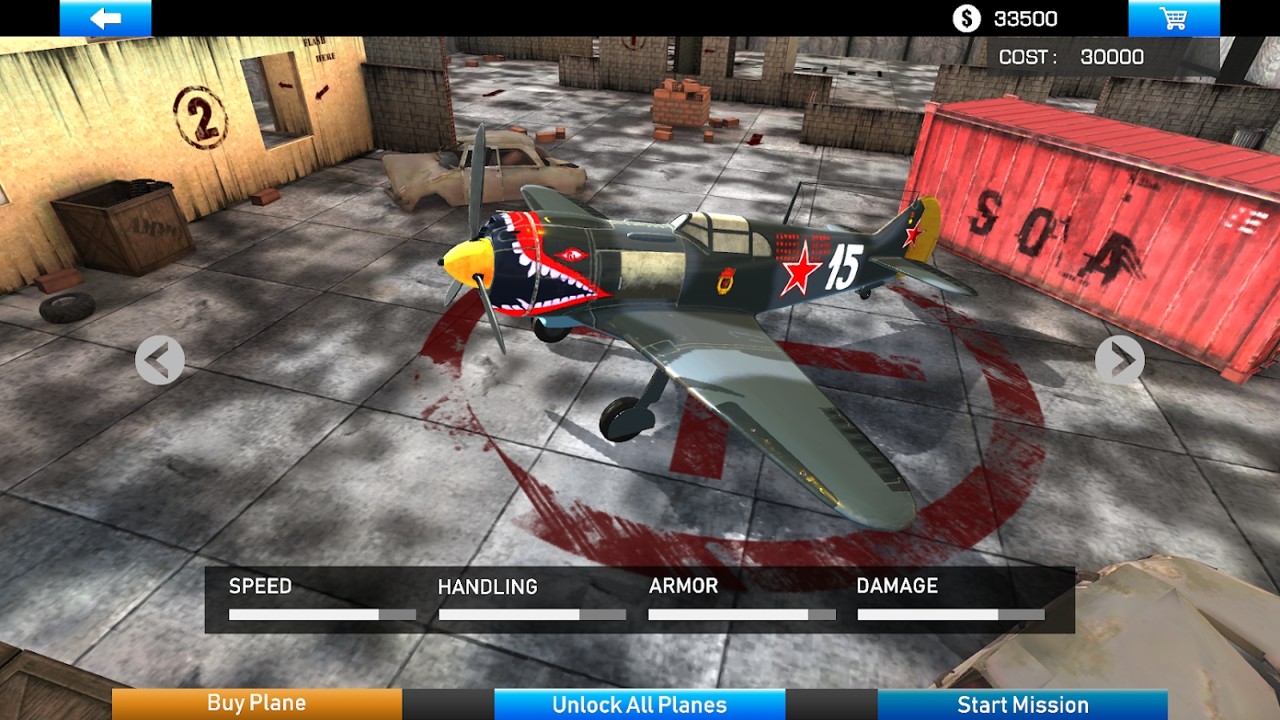Tap the COST 30000 label
Screen dimensions: 1280x720
[1070, 56]
